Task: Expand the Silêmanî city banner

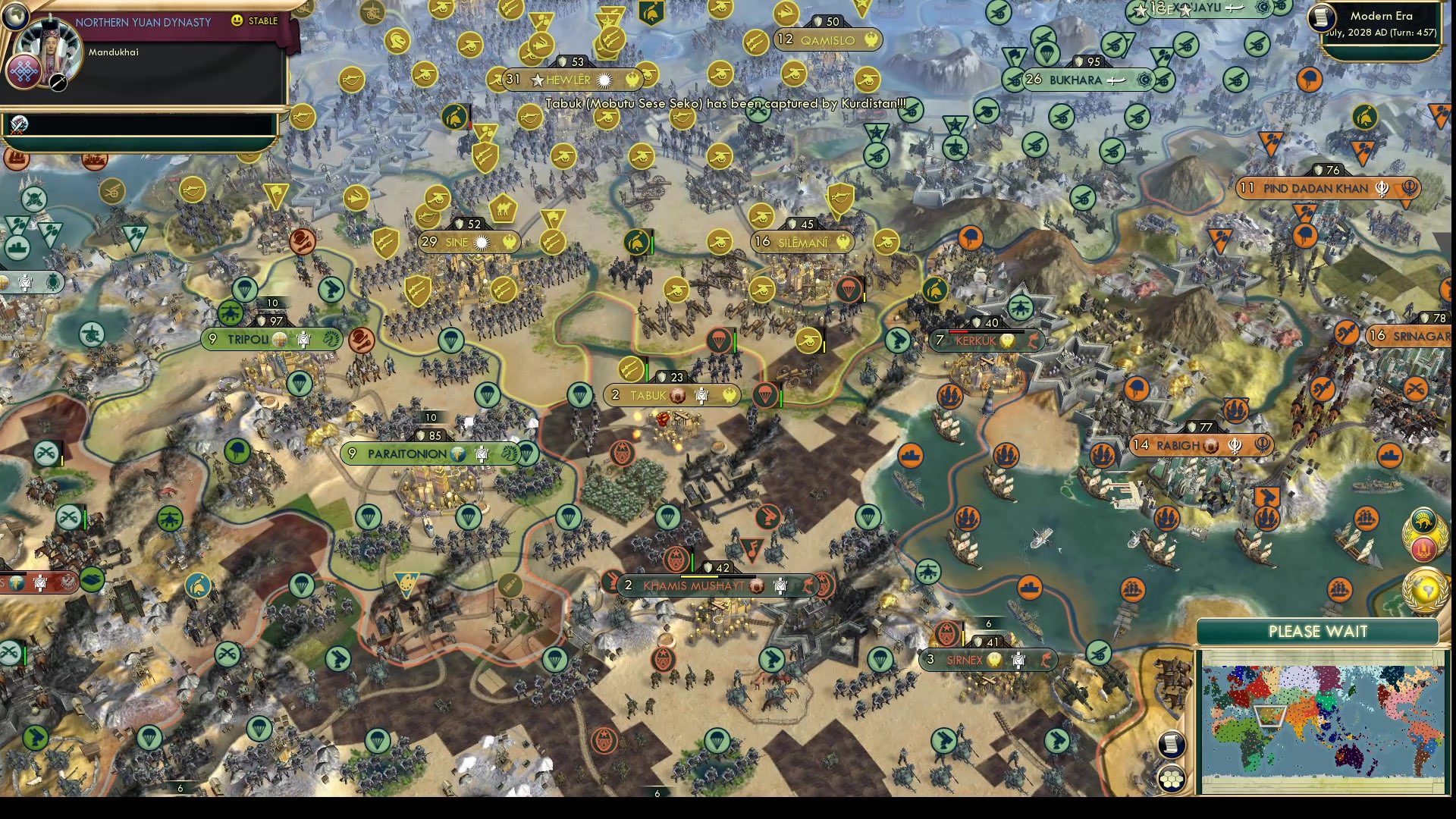Action: click(802, 243)
